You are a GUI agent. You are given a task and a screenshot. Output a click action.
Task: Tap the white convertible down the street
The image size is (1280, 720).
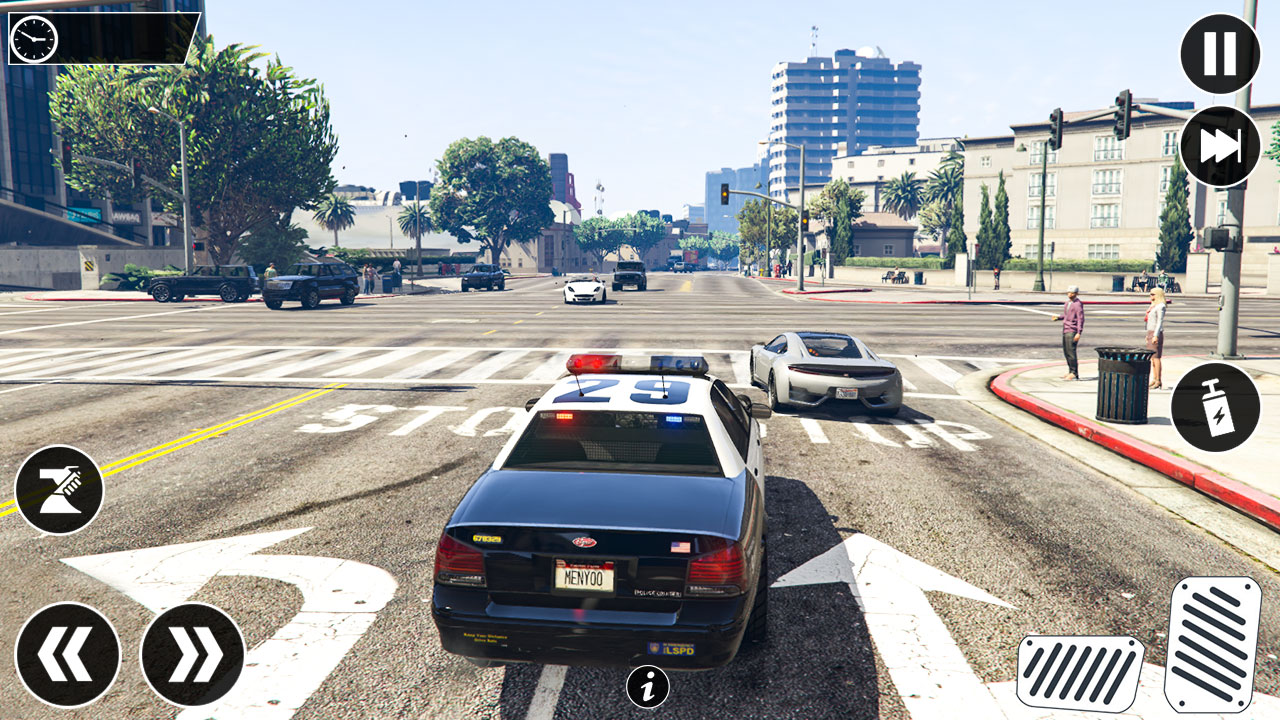[x=585, y=288]
